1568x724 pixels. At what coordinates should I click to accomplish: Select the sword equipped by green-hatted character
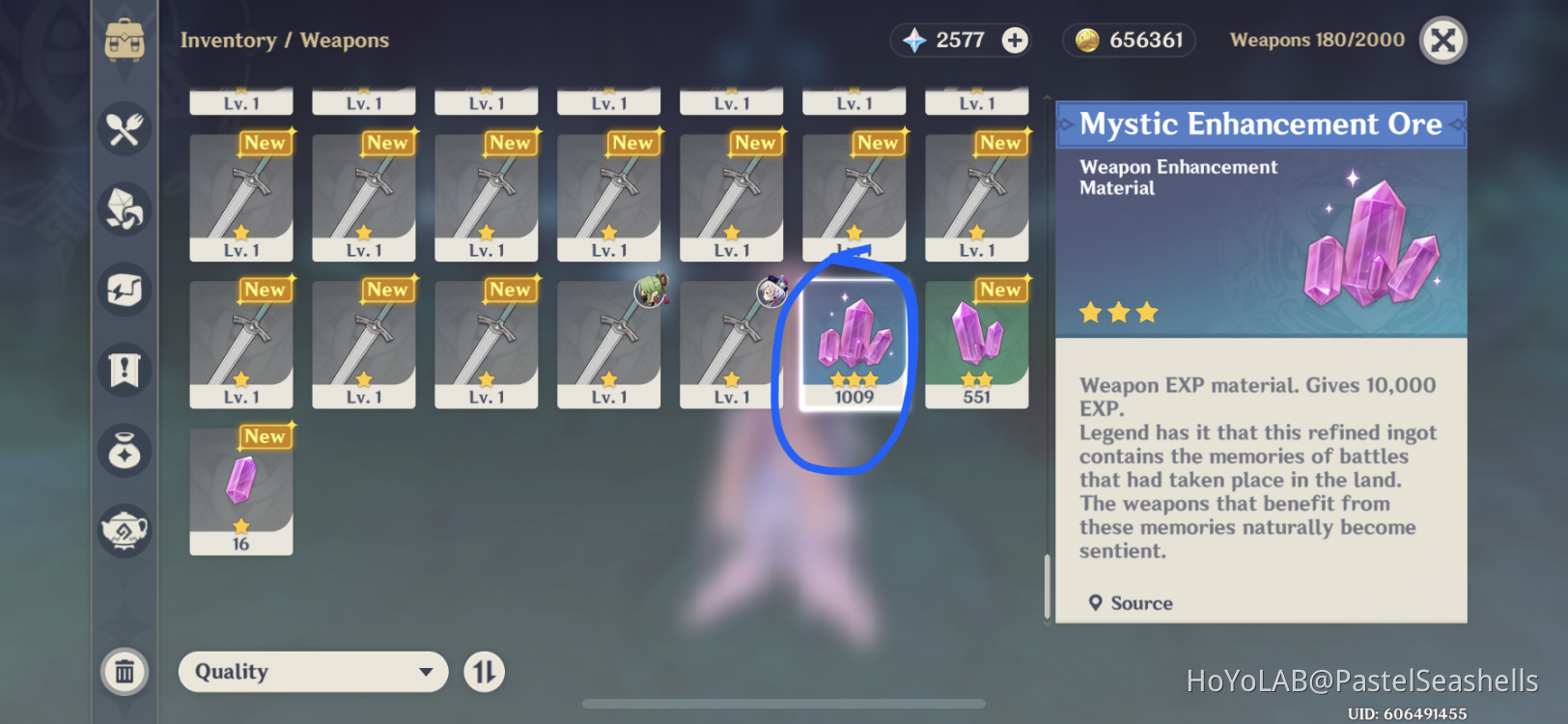(608, 343)
